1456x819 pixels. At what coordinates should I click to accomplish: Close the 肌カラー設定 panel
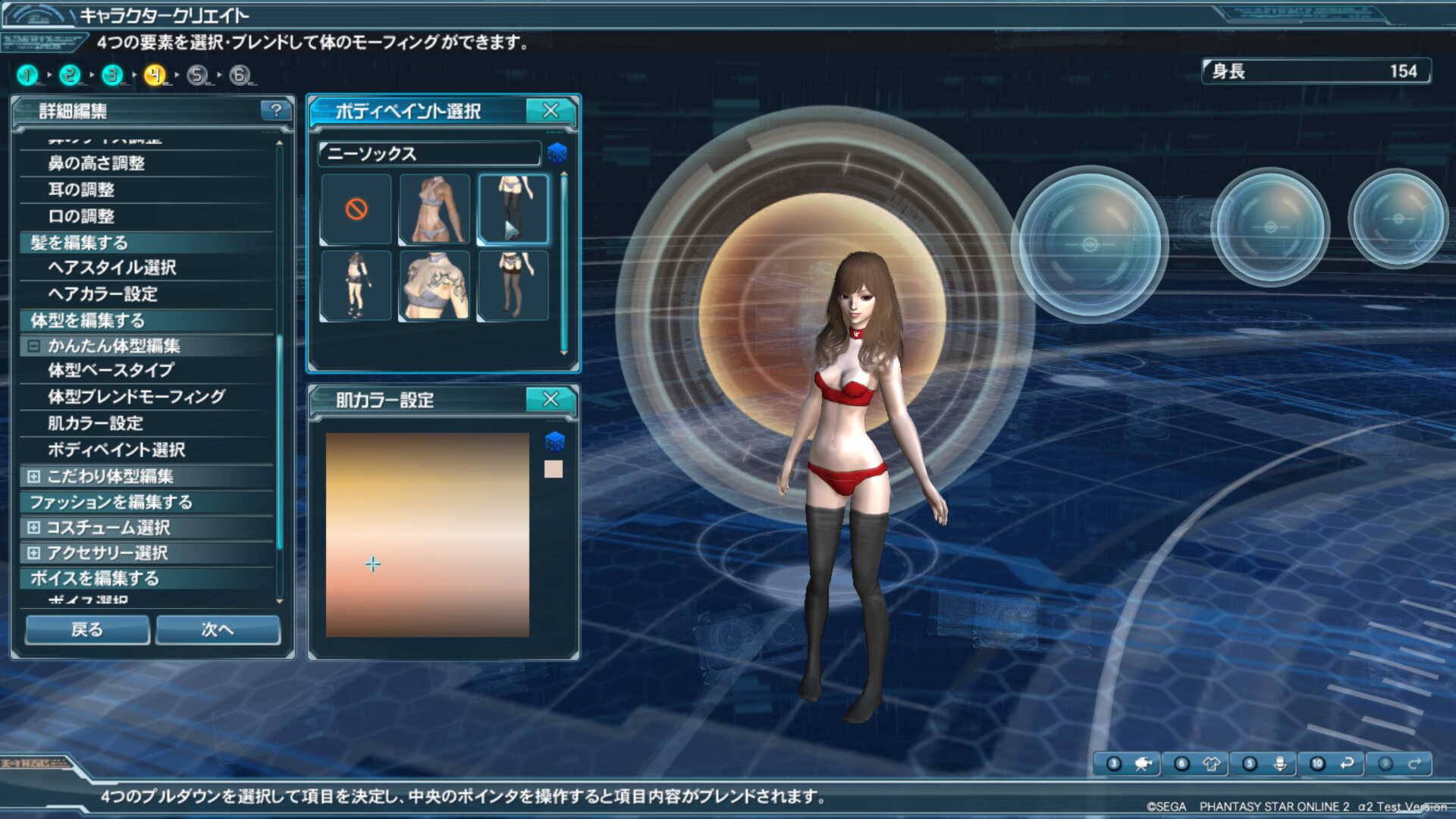(551, 399)
